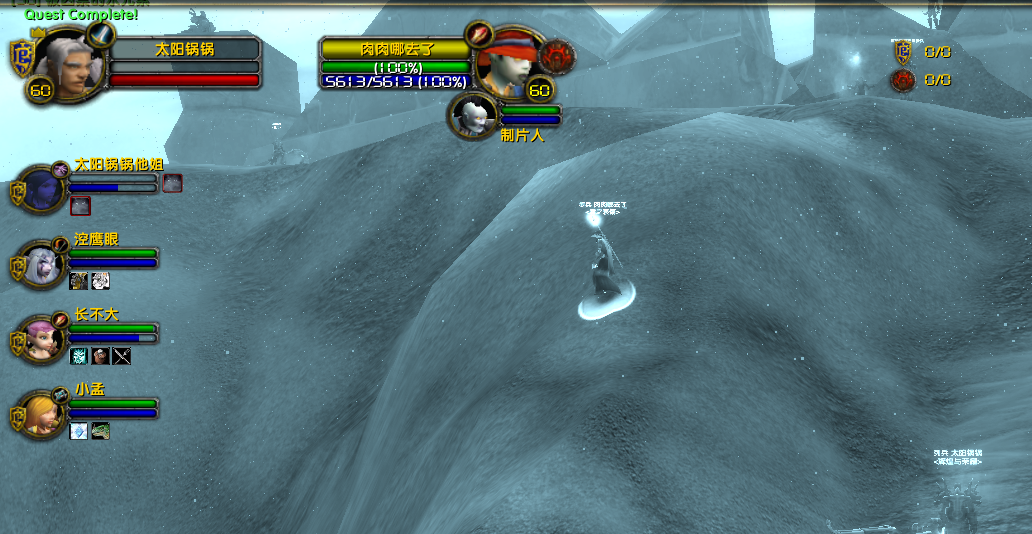Click the target portrait of 肉肉哪去了
The height and width of the screenshot is (534, 1032).
click(501, 66)
